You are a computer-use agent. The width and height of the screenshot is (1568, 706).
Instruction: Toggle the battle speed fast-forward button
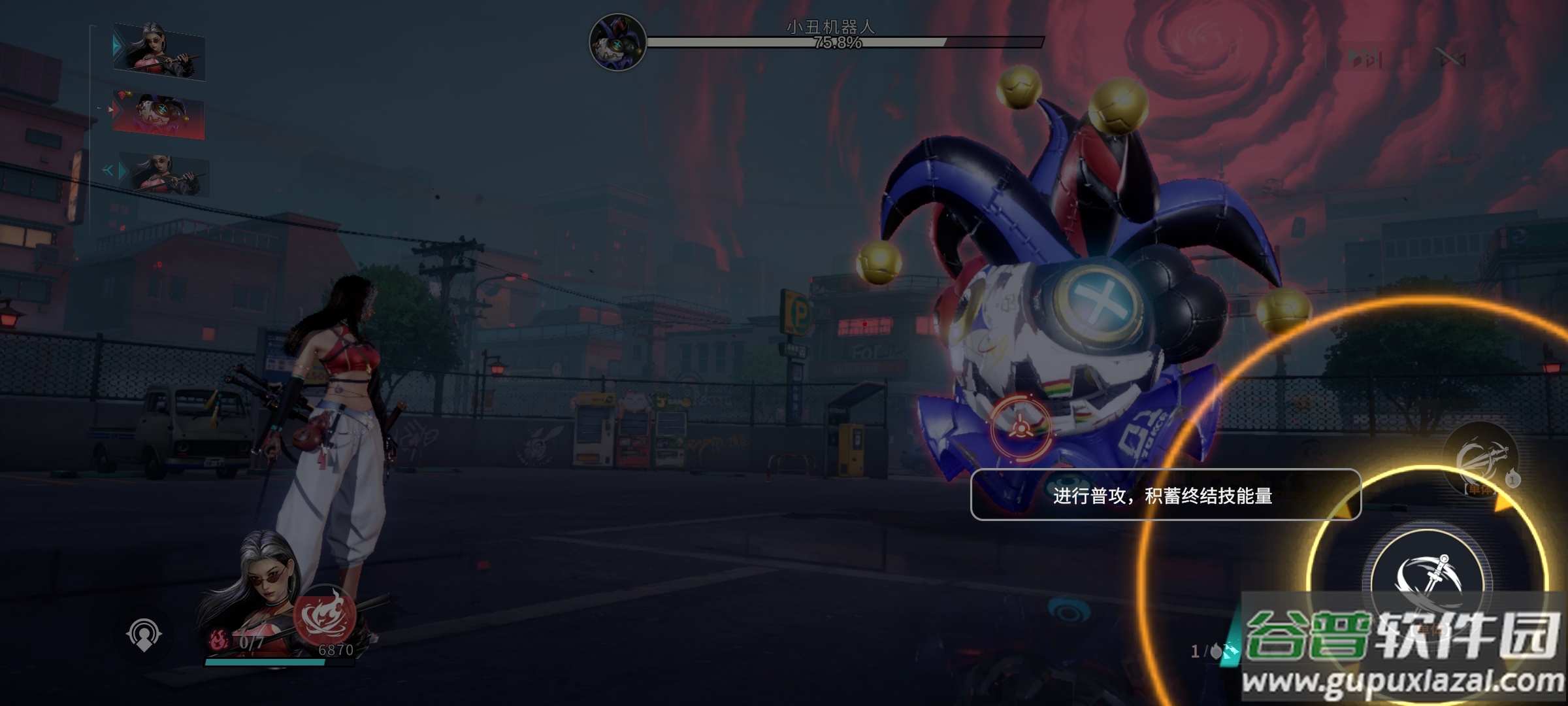1365,59
